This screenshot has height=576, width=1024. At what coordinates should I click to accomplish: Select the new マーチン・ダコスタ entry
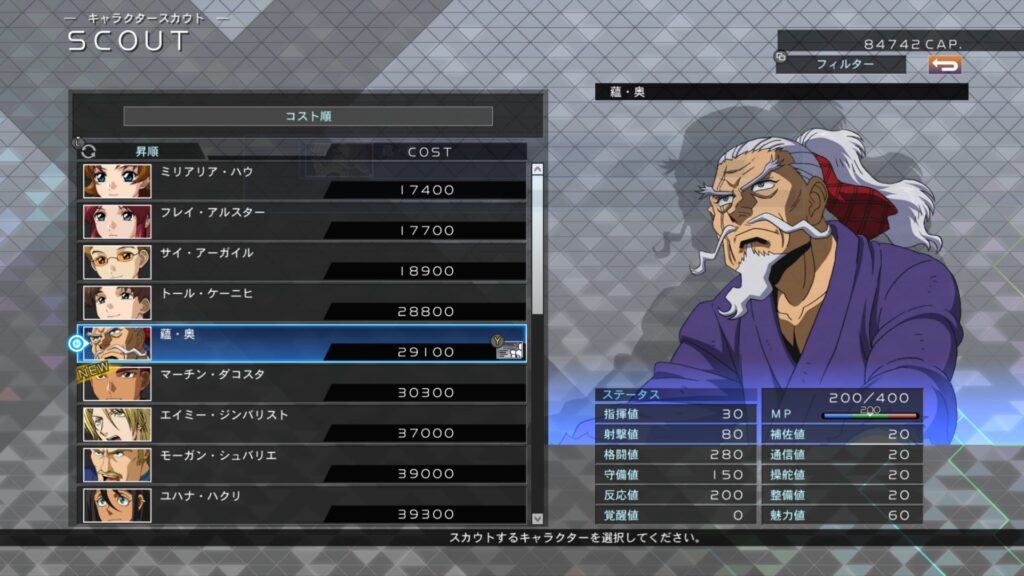click(304, 383)
